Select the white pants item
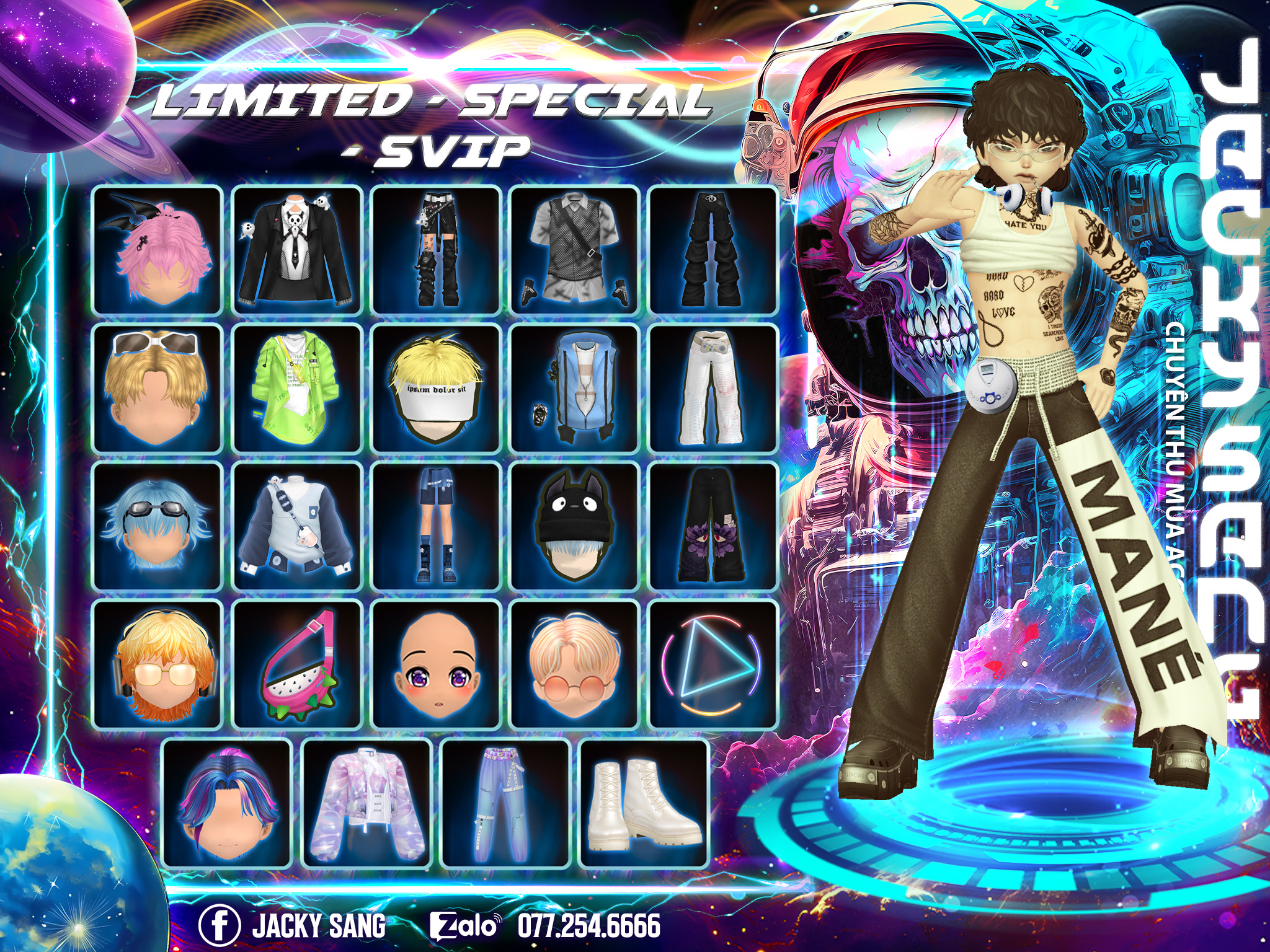 click(x=713, y=388)
